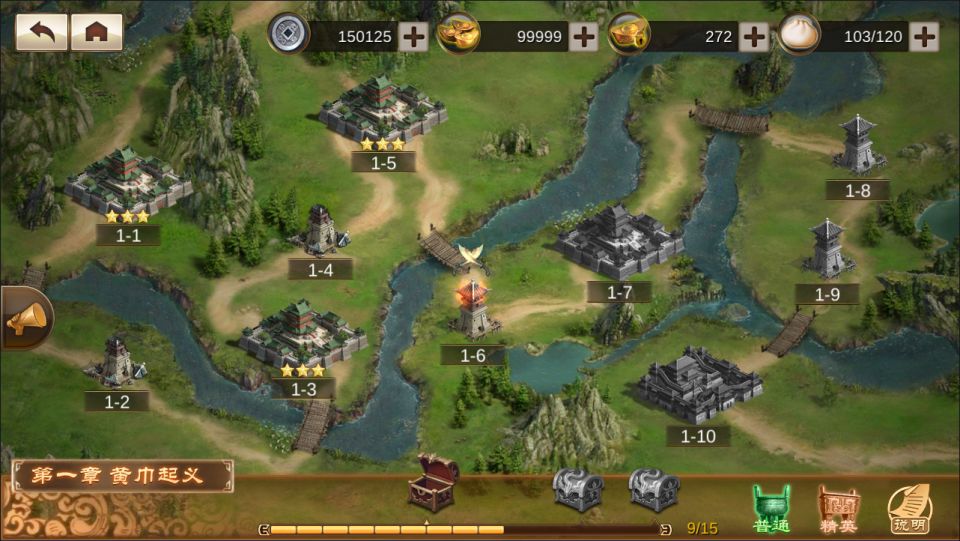Select locked stage 1-8 tower
This screenshot has width=960, height=541.
tap(858, 146)
